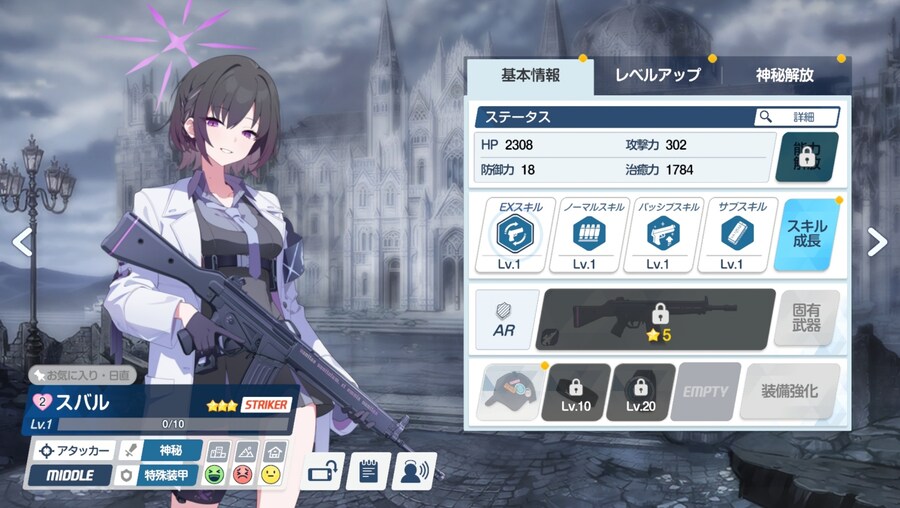Open the スキル成長 menu
This screenshot has width=900, height=508.
click(807, 235)
